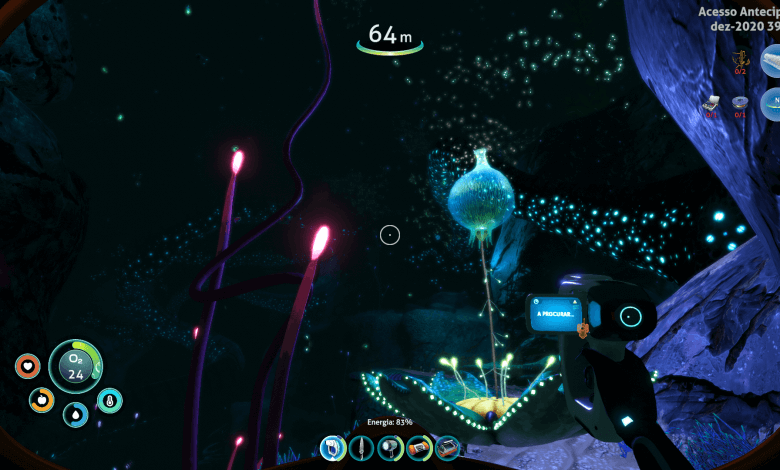Click the copper wire spool ingredient icon

(x=739, y=102)
